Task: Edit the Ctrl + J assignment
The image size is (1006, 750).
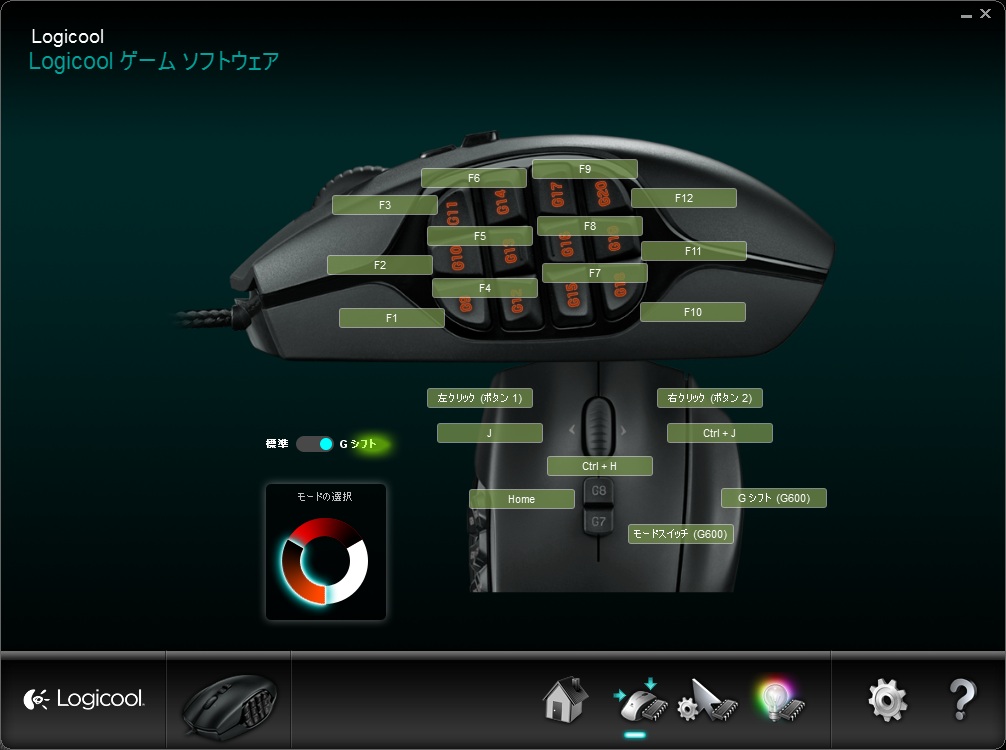Action: [x=719, y=433]
